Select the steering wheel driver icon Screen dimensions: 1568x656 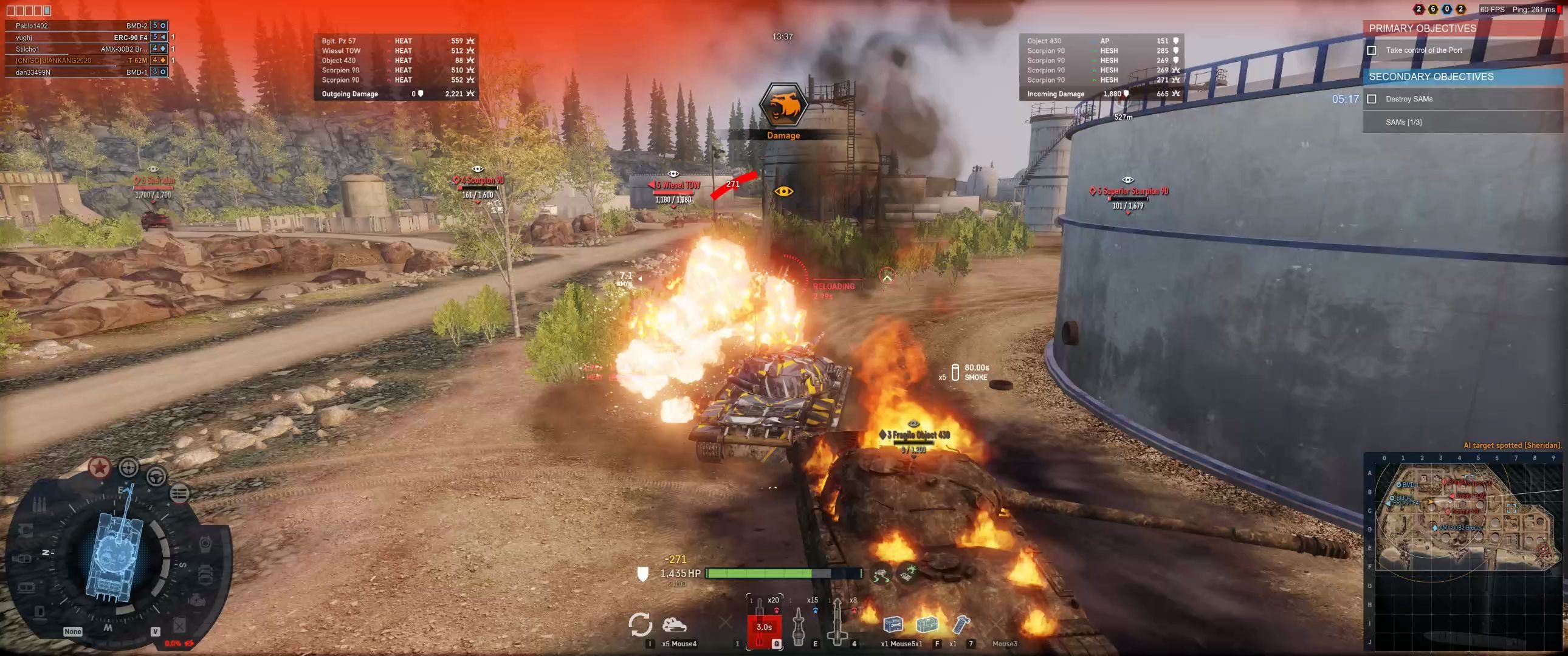tap(156, 476)
